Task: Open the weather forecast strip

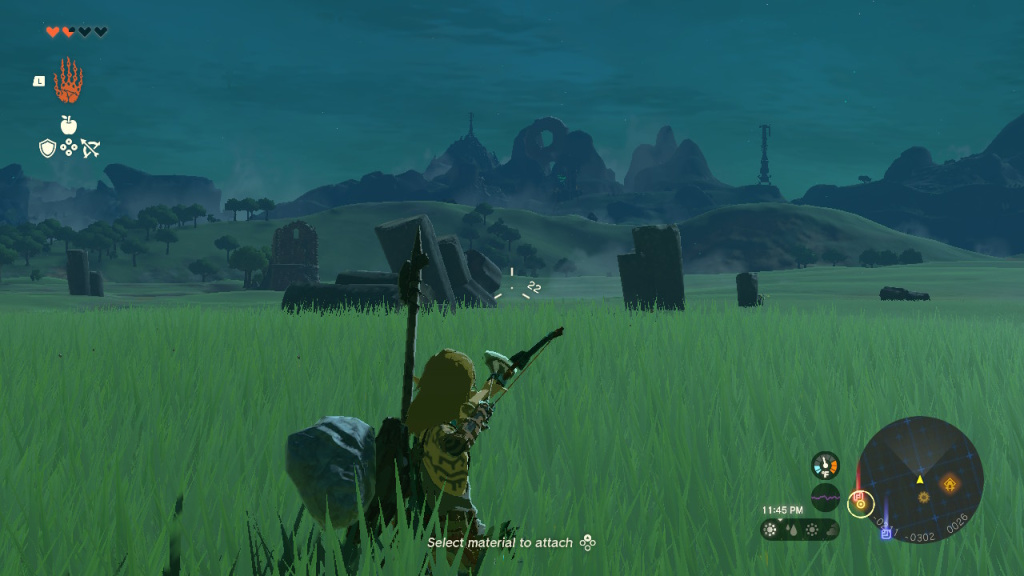Action: [x=799, y=530]
